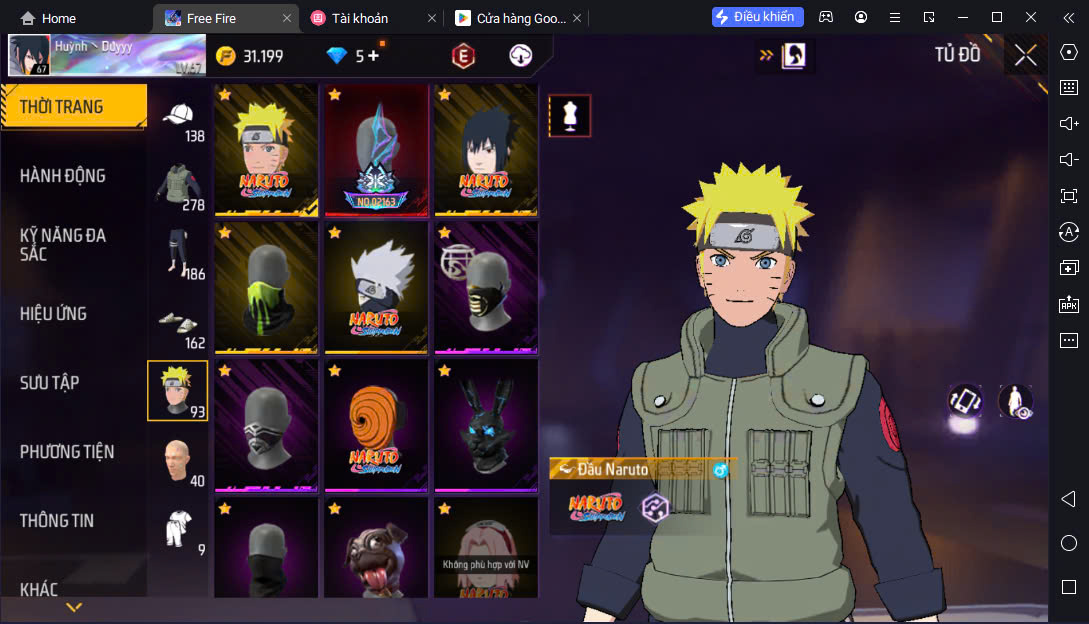Show the cap headwear subcategory

coord(178,120)
